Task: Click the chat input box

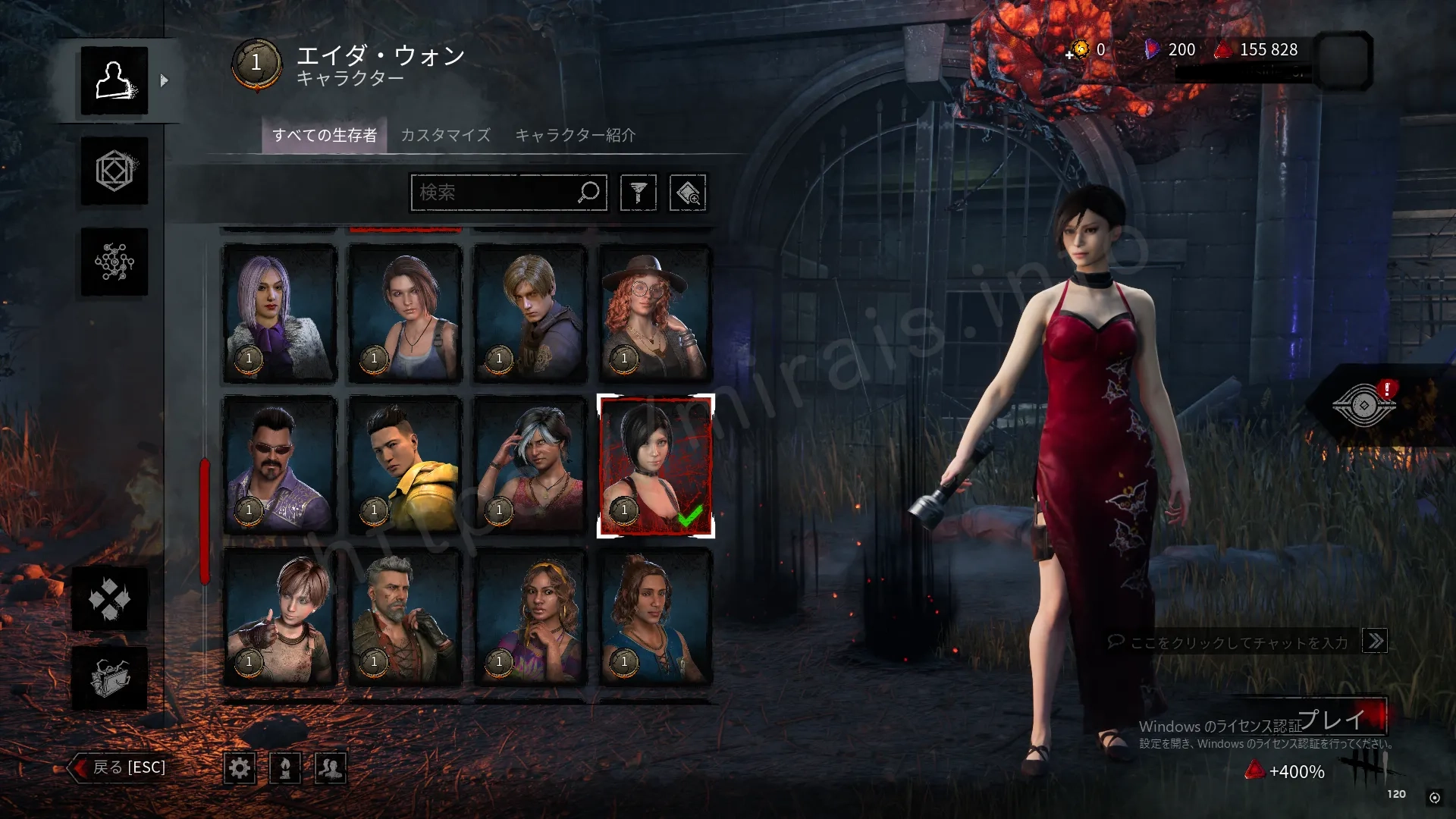Action: click(x=1239, y=642)
